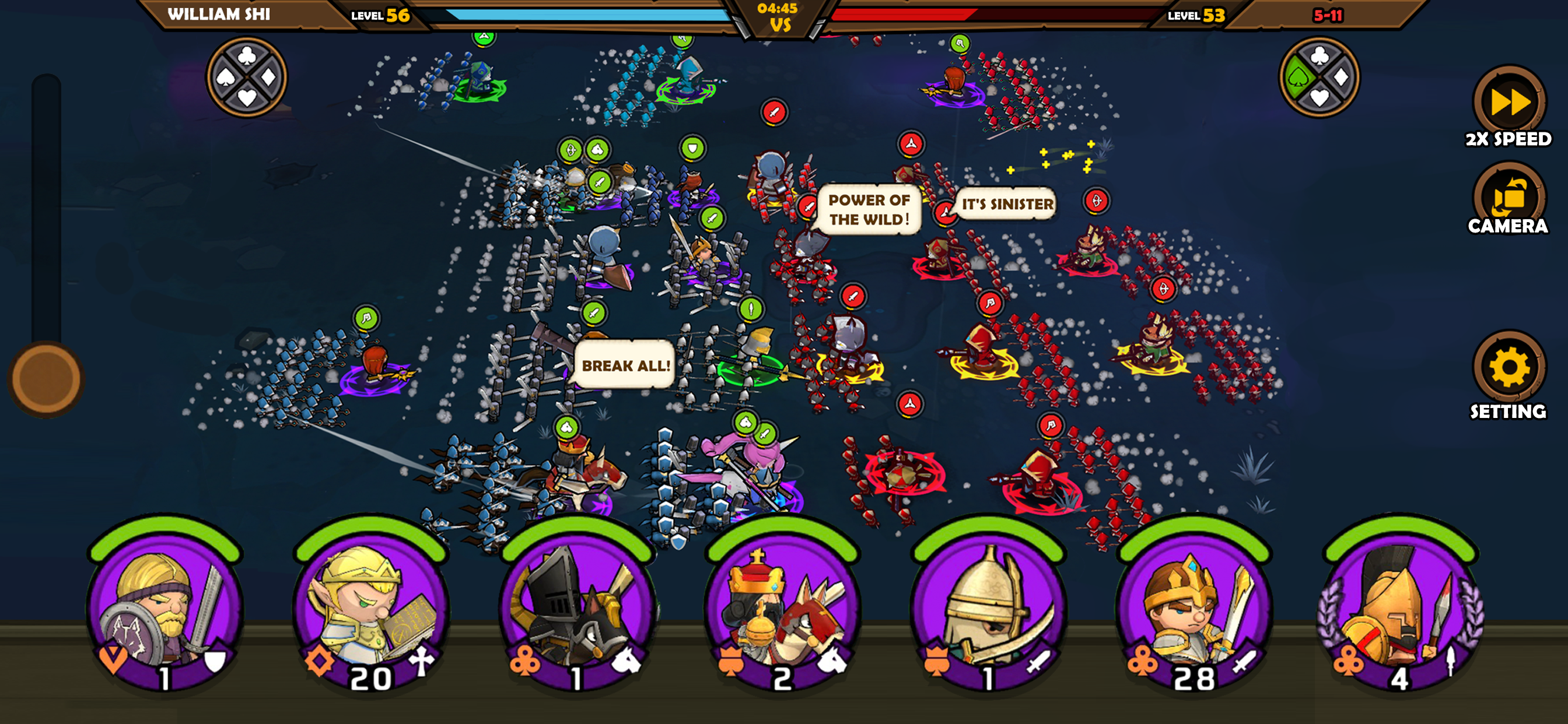Click the player's card suit formation emblem
Viewport: 1568px width, 724px height.
tap(247, 78)
